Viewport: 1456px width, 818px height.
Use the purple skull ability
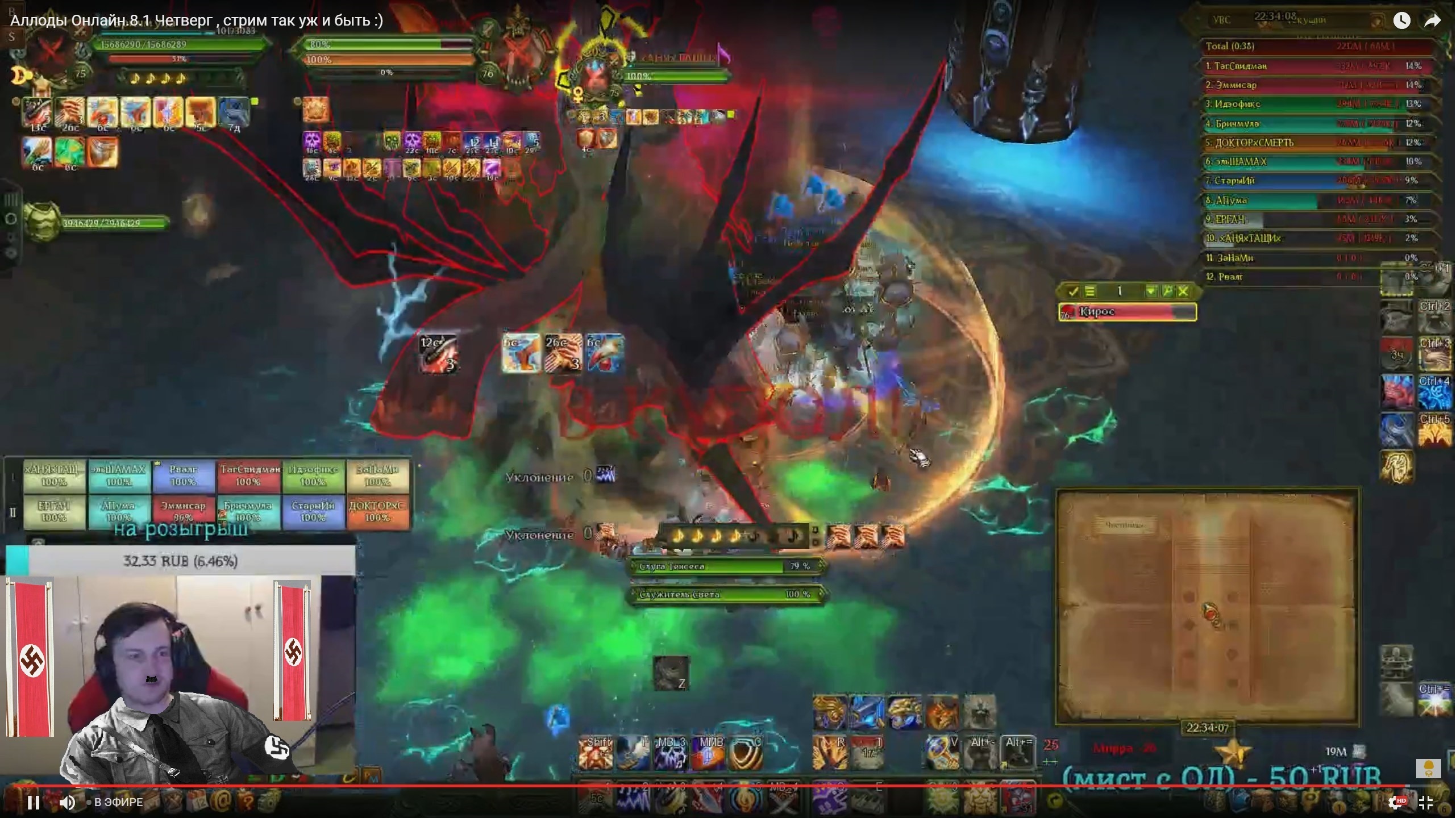click(x=671, y=753)
